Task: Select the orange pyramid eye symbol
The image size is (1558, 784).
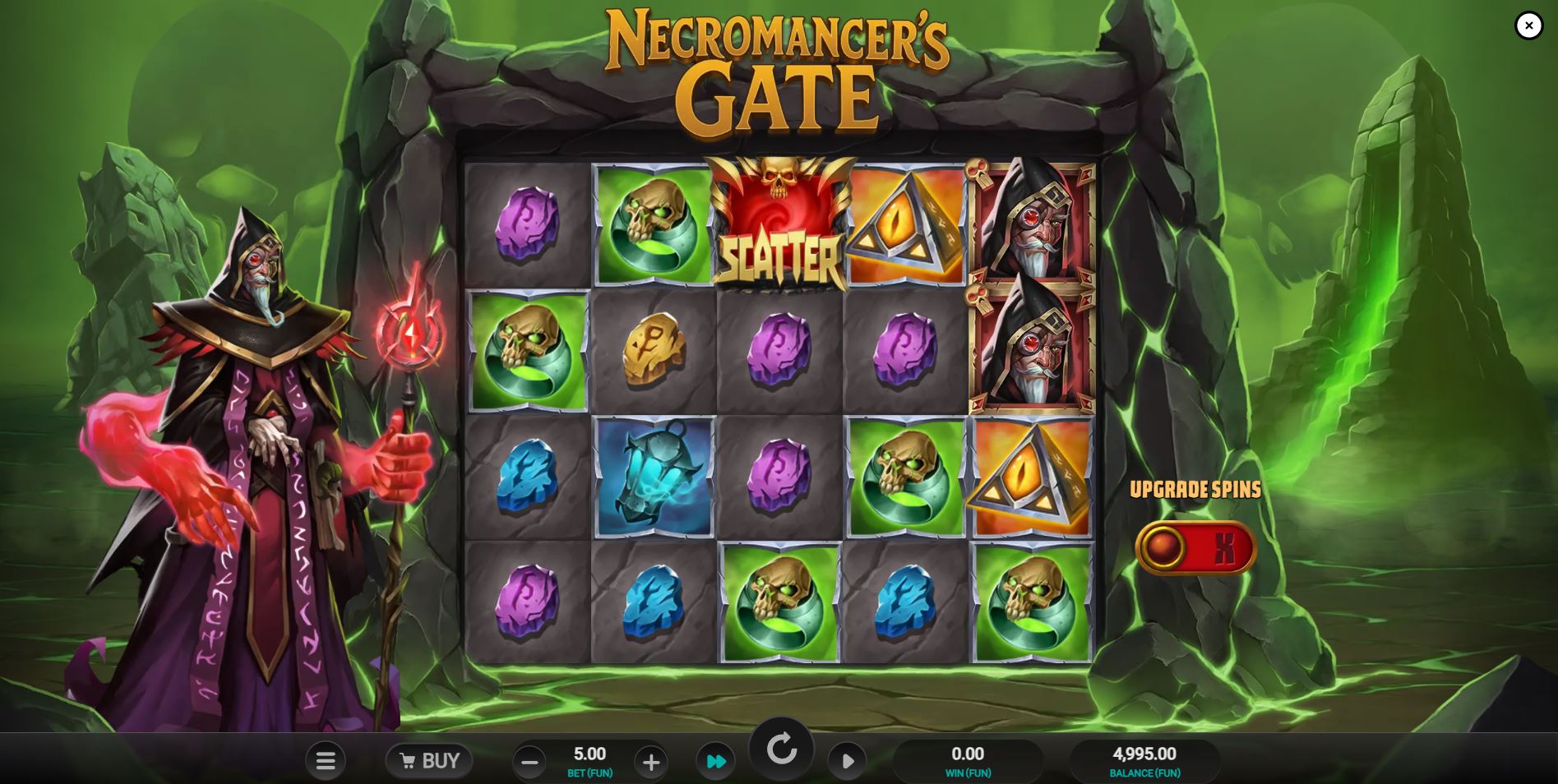Action: click(905, 222)
